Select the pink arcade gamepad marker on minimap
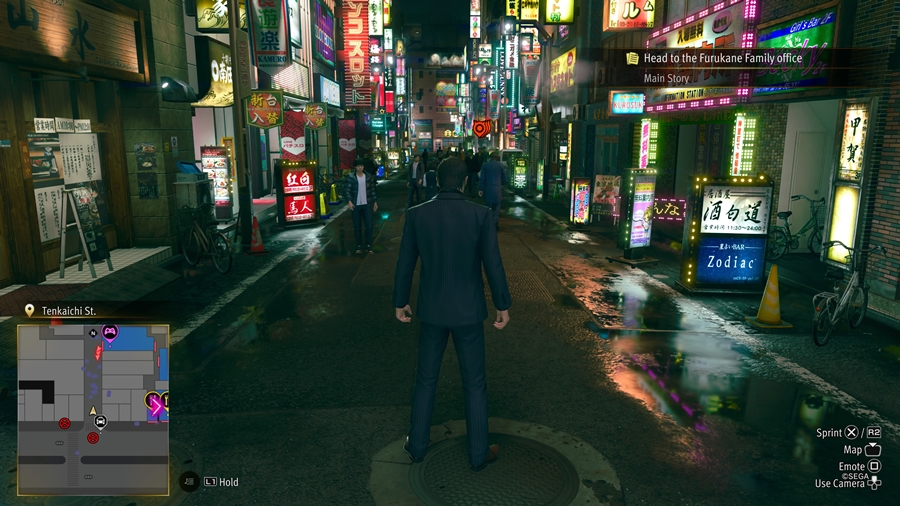The image size is (900, 506). 110,332
